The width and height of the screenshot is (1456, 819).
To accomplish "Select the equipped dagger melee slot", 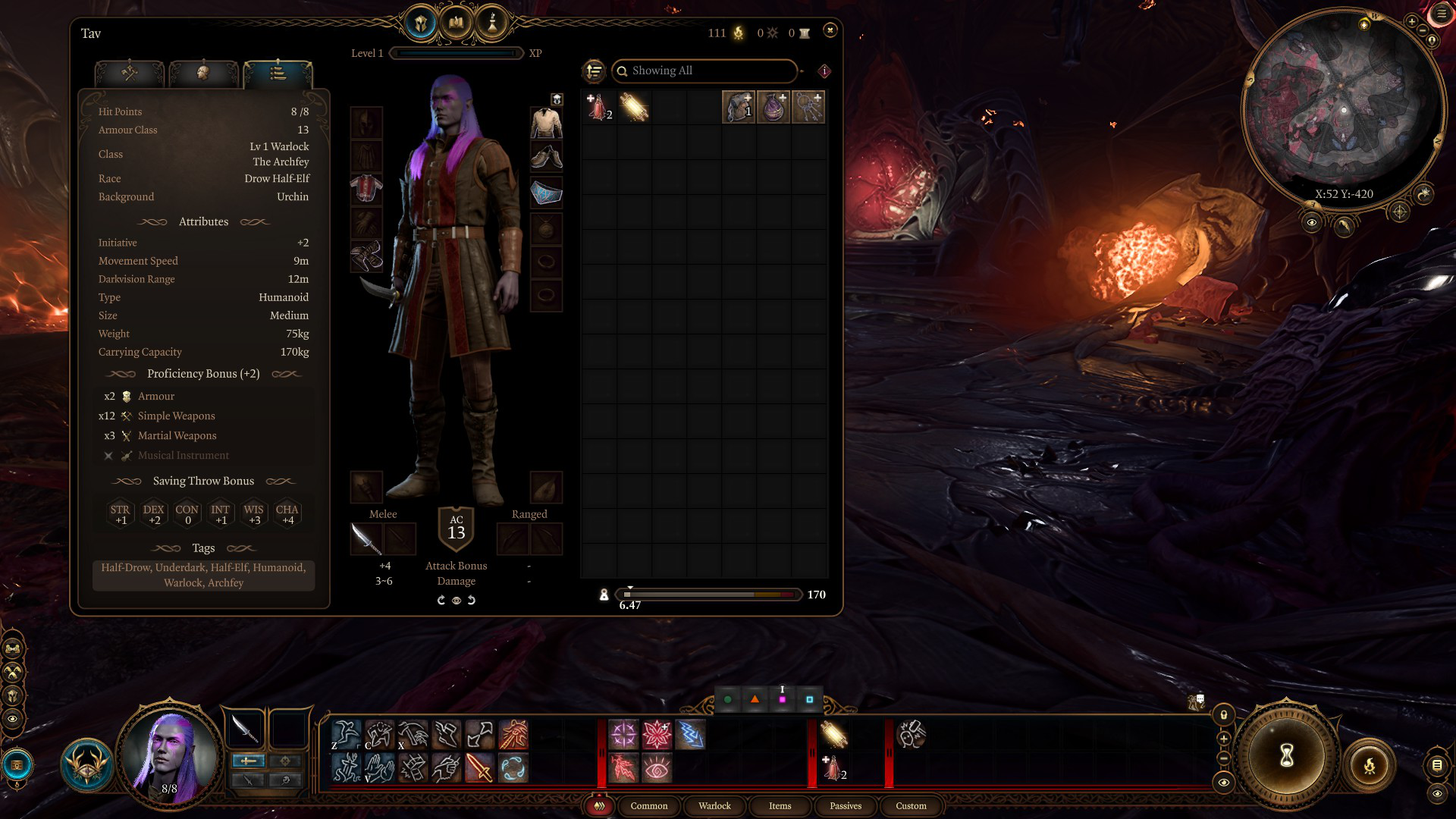I will pos(366,539).
